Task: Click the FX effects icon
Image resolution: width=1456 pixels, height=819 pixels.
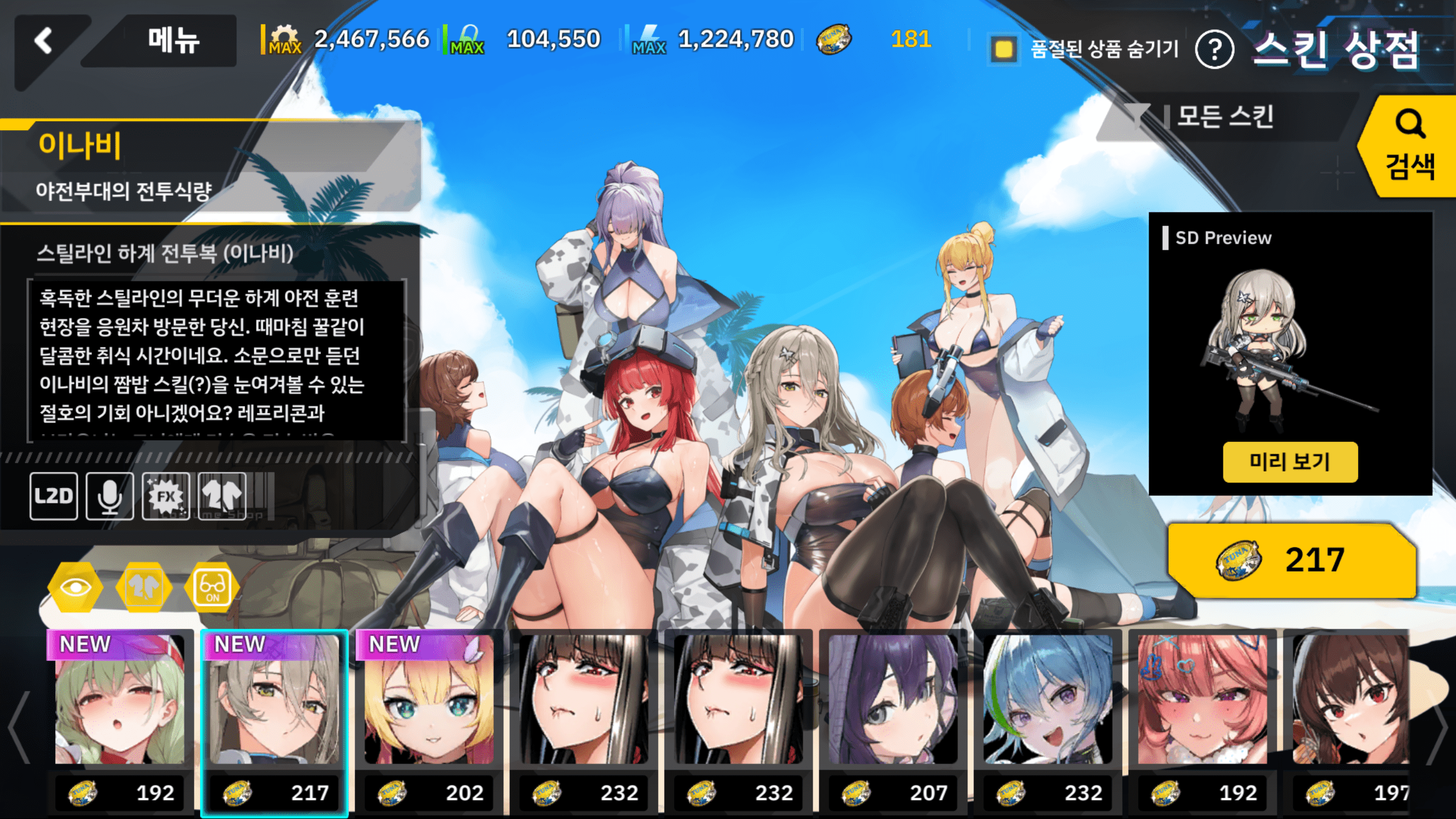Action: point(166,496)
